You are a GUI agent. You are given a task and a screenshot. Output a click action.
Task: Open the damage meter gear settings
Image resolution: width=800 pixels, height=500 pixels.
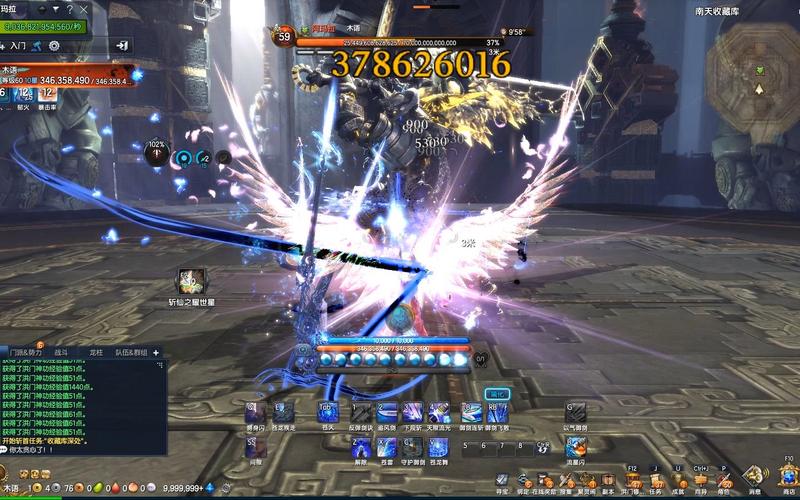click(54, 46)
